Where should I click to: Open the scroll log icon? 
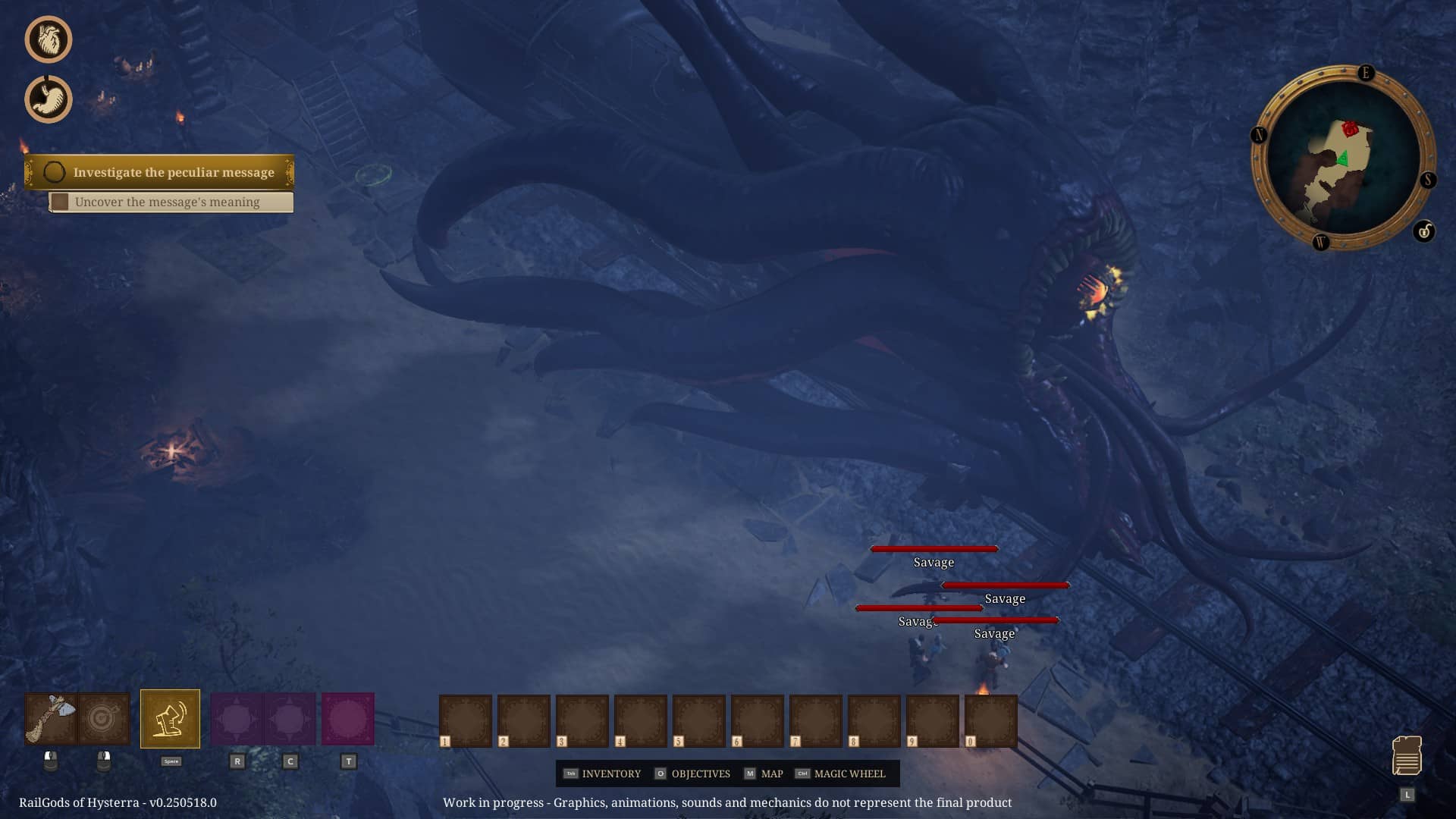pyautogui.click(x=1407, y=755)
